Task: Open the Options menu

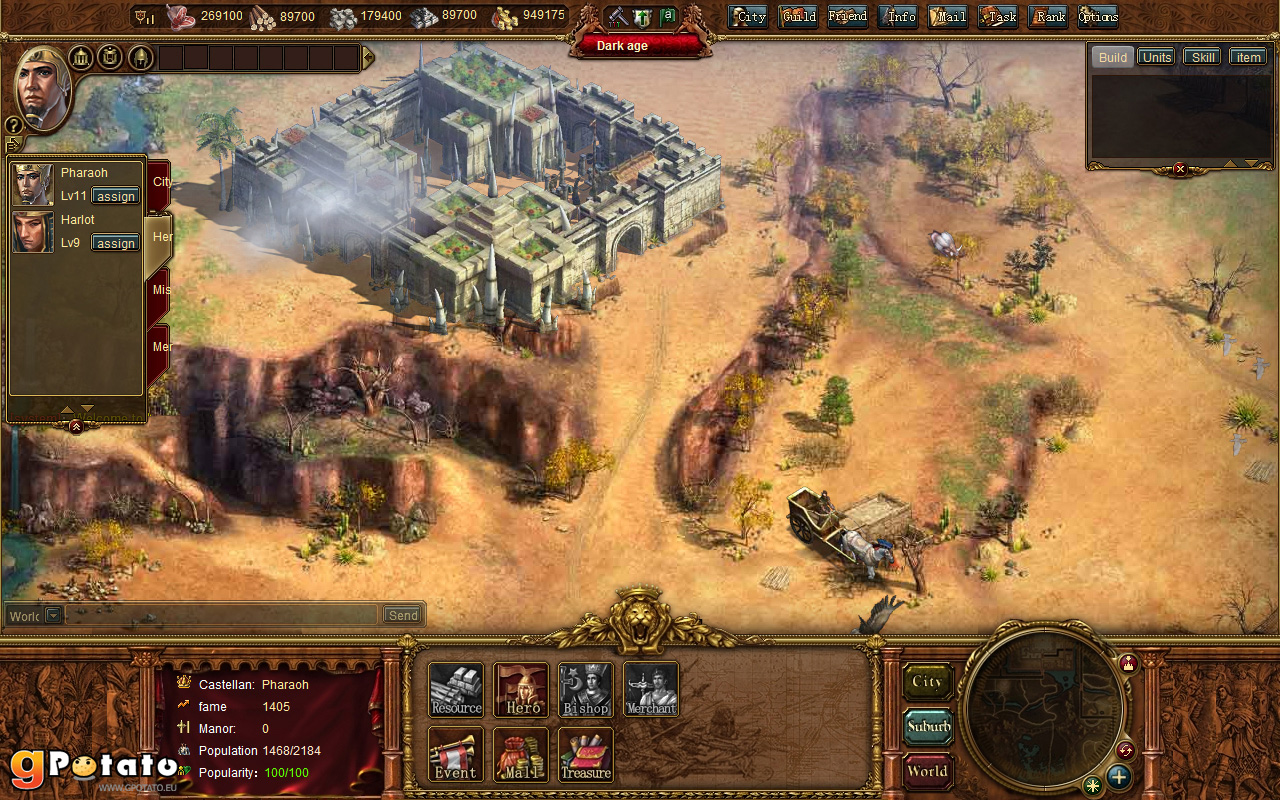Action: (1098, 16)
